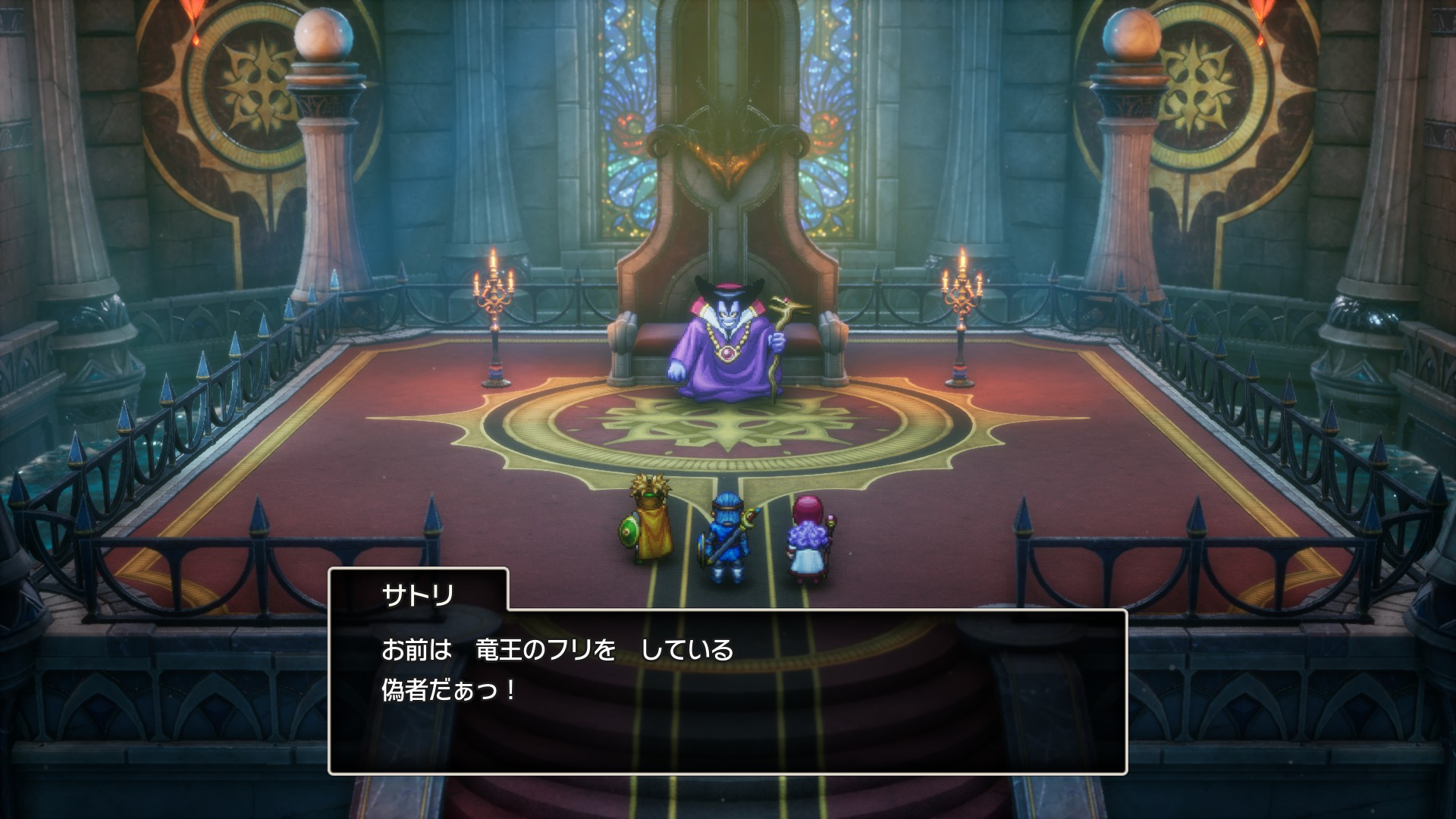The width and height of the screenshot is (1456, 819).
Task: Advance the サトリ dialogue message box
Action: pyautogui.click(x=727, y=690)
